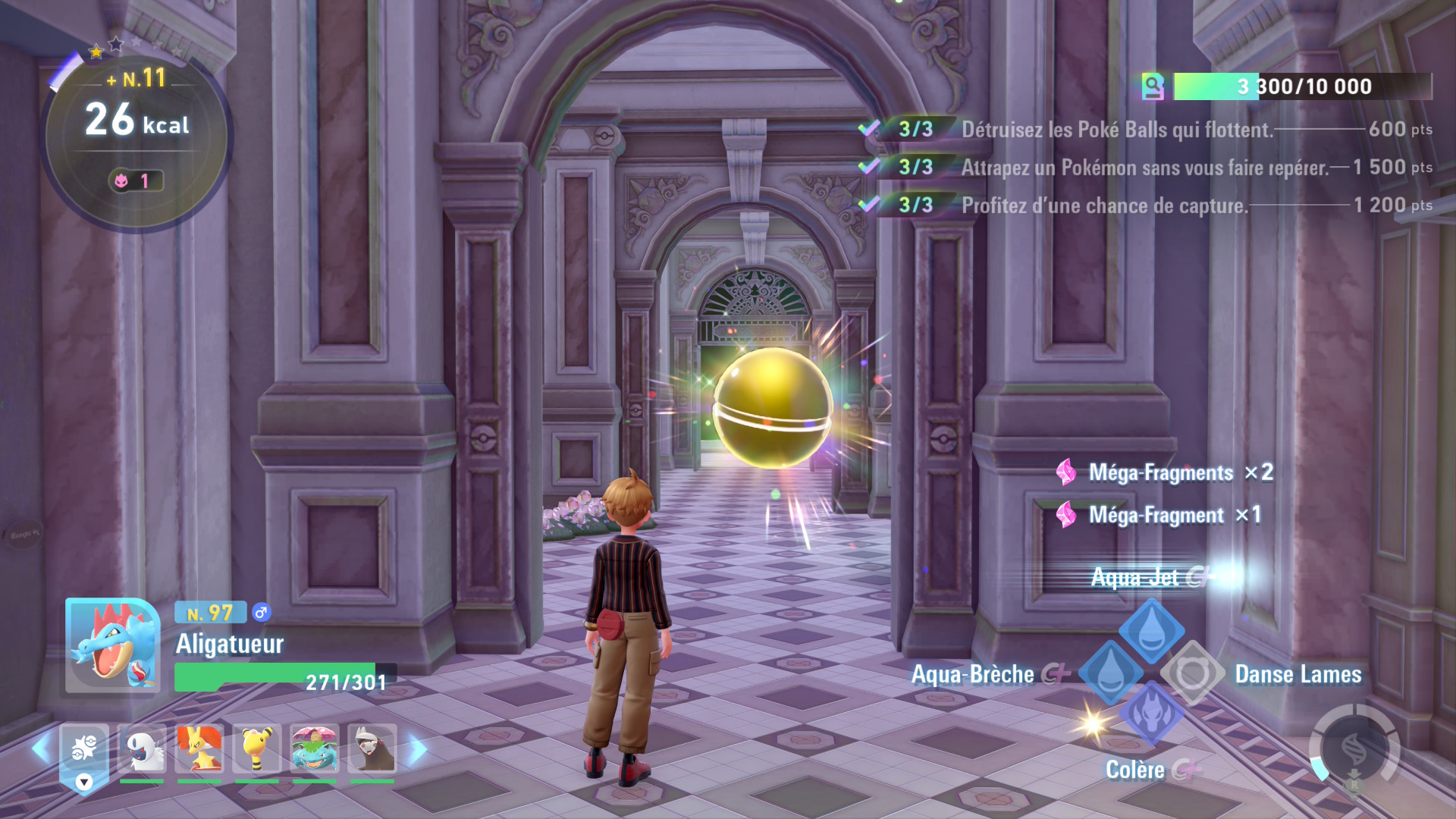Choose the Delphox party slot

click(x=199, y=748)
